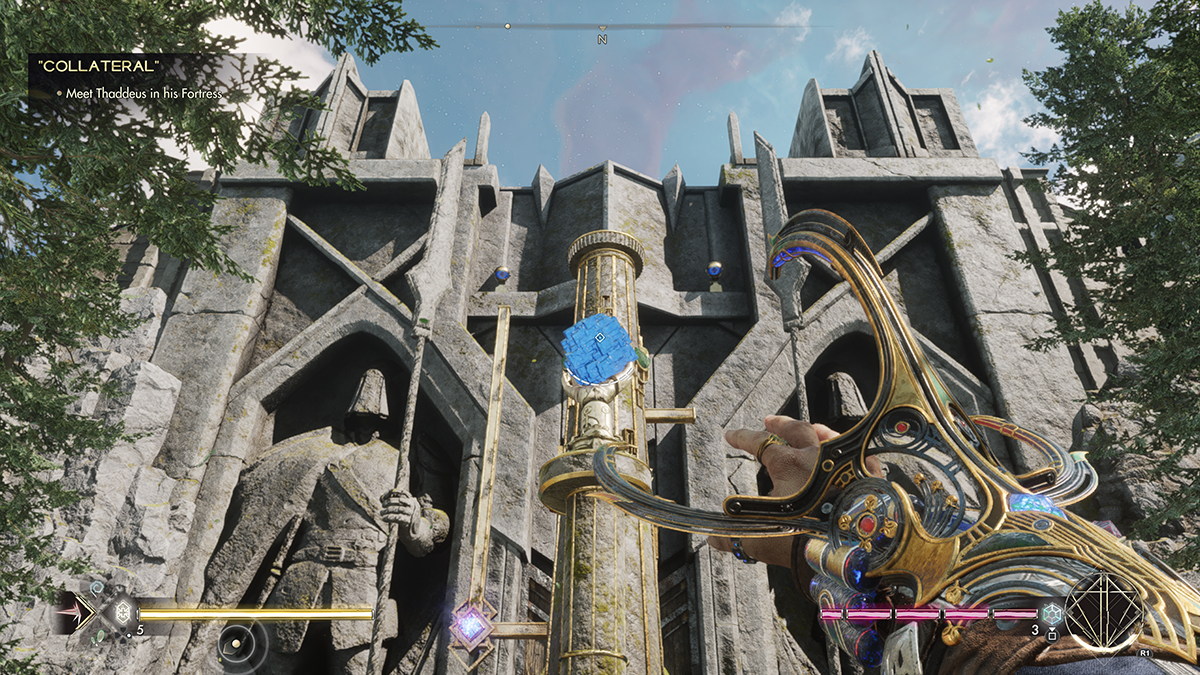Screen dimensions: 1200x675
Task: Use the health crystal icon by the health bar
Action: (122, 614)
